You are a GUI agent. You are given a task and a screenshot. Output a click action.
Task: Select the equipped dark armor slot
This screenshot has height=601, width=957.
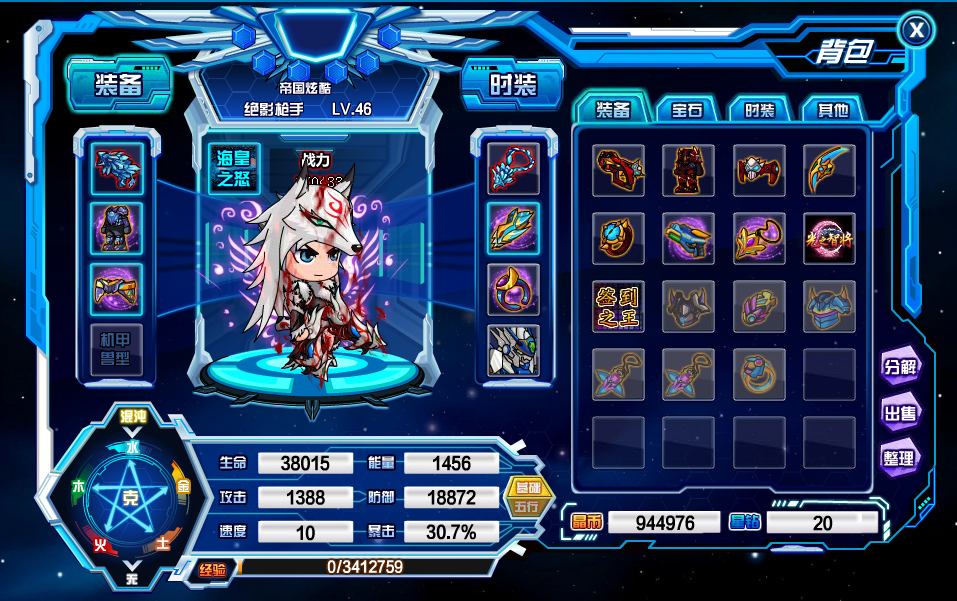point(117,229)
